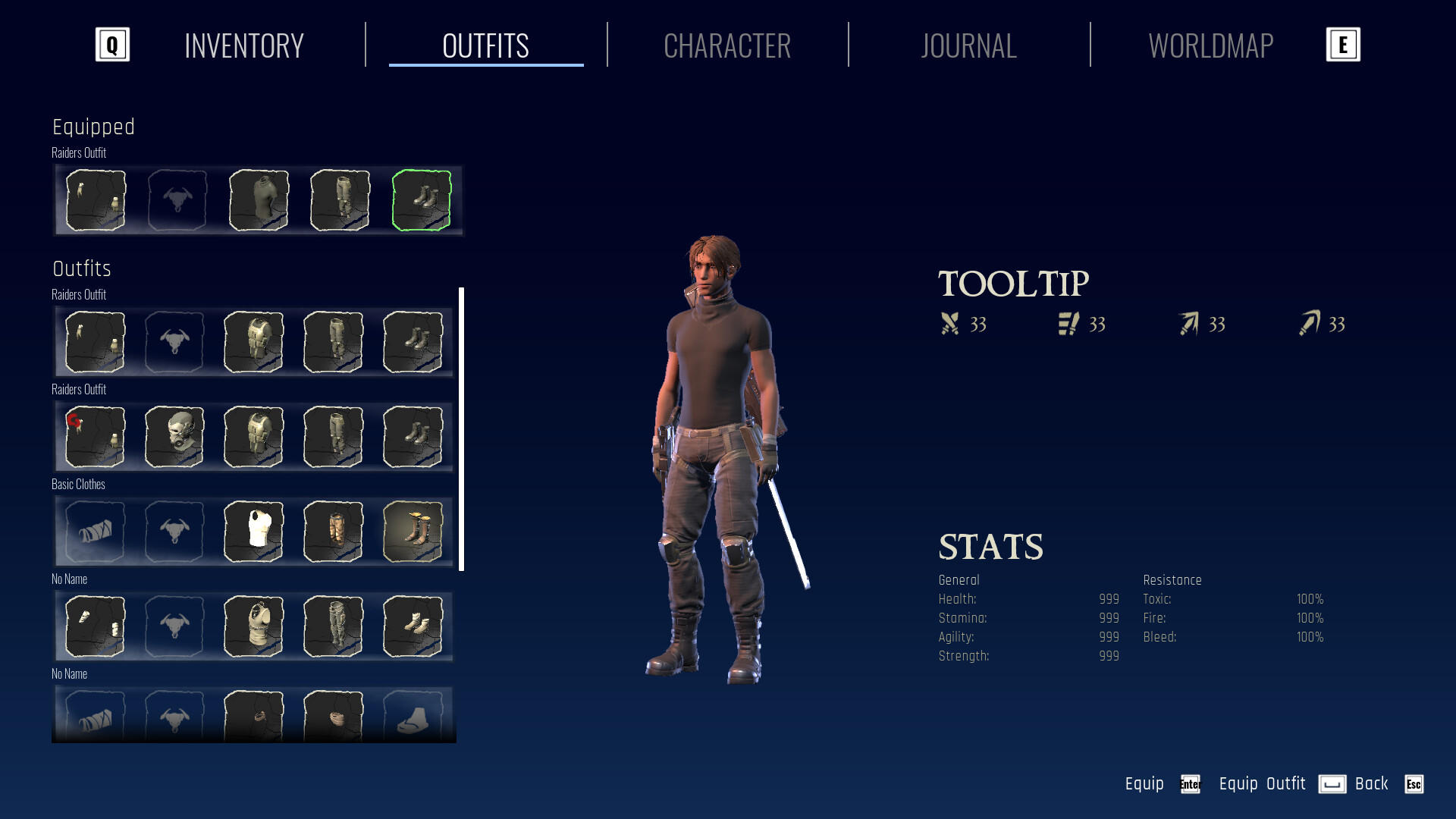
Task: Open the WORLDMAP screen
Action: 1211,45
